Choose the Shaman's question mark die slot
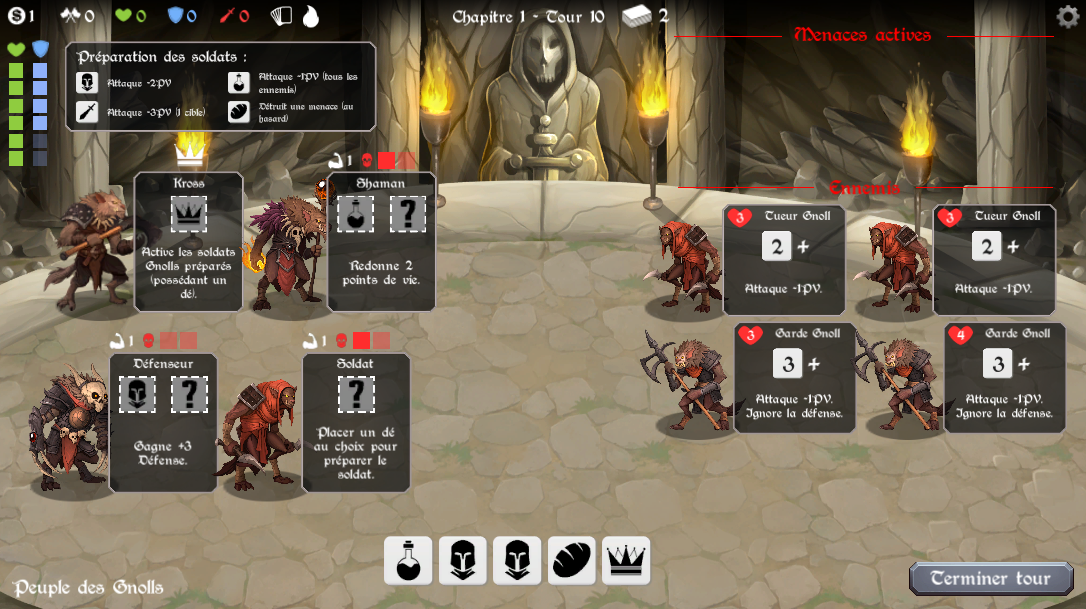Viewport: 1086px width, 609px height. pos(407,214)
